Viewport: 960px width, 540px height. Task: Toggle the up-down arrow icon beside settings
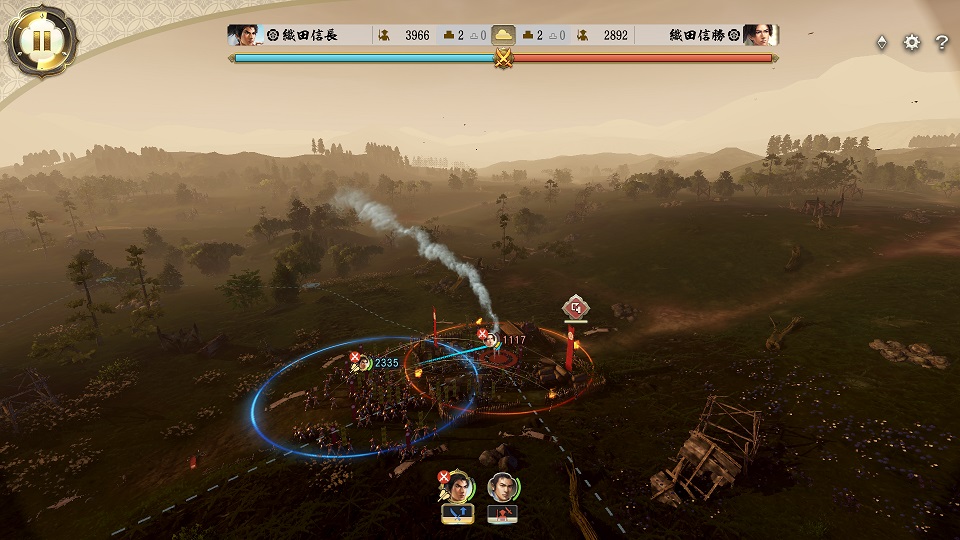881,42
